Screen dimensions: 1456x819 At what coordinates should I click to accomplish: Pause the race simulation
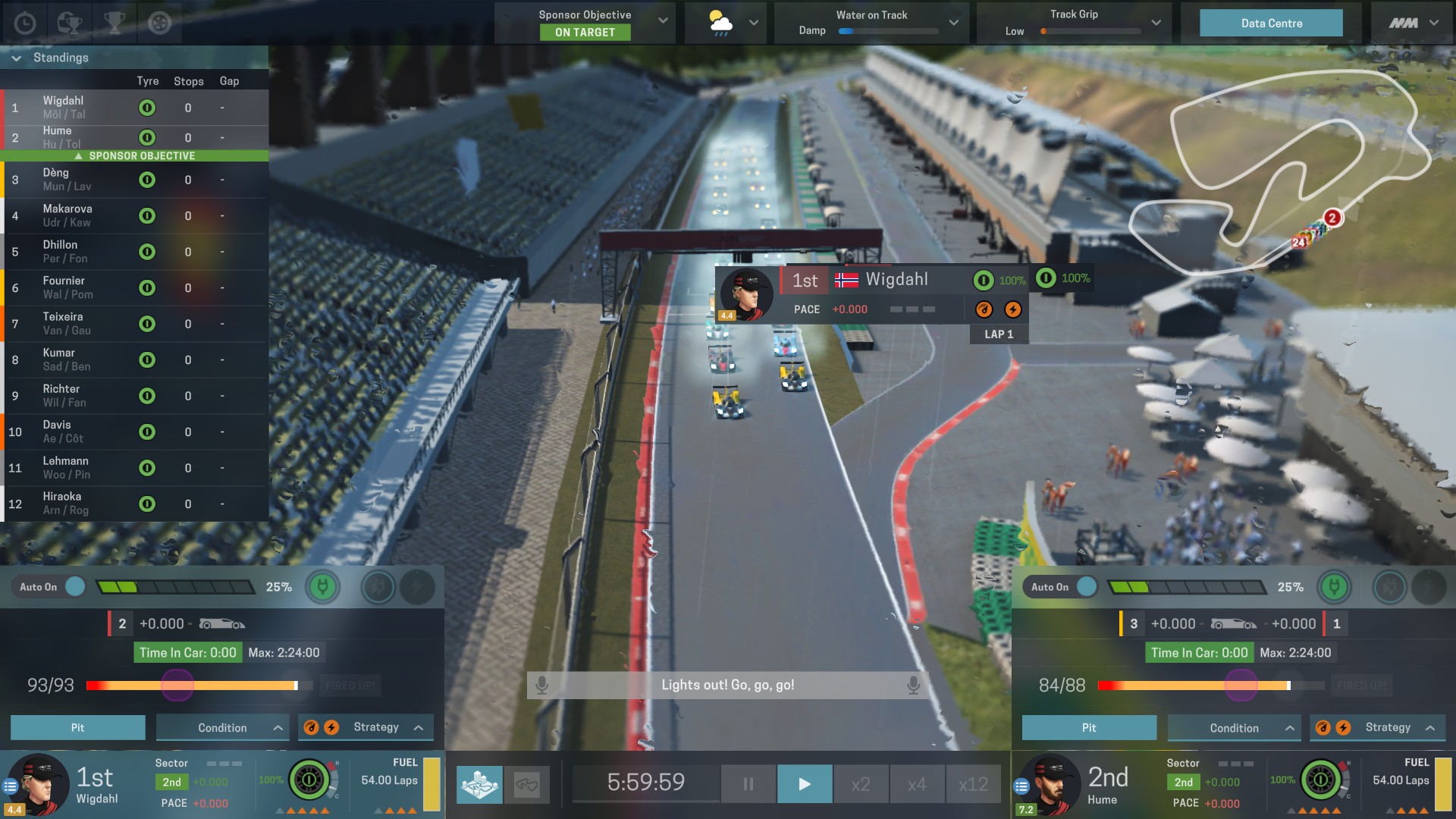748,784
